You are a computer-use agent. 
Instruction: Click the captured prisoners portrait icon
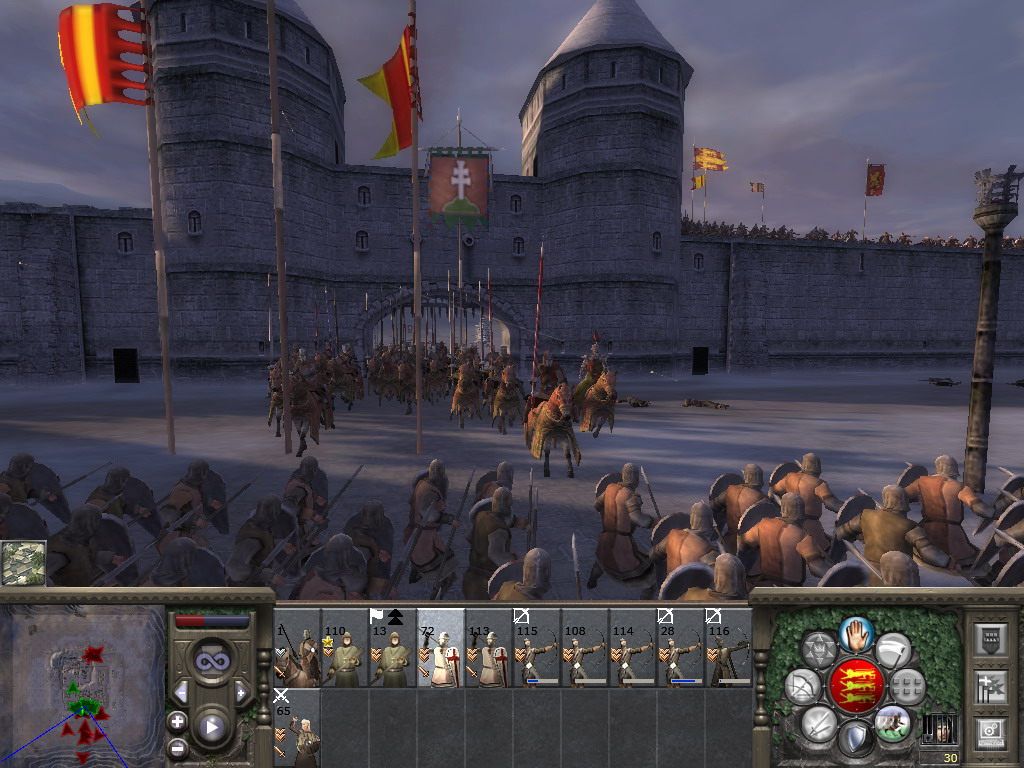point(937,728)
